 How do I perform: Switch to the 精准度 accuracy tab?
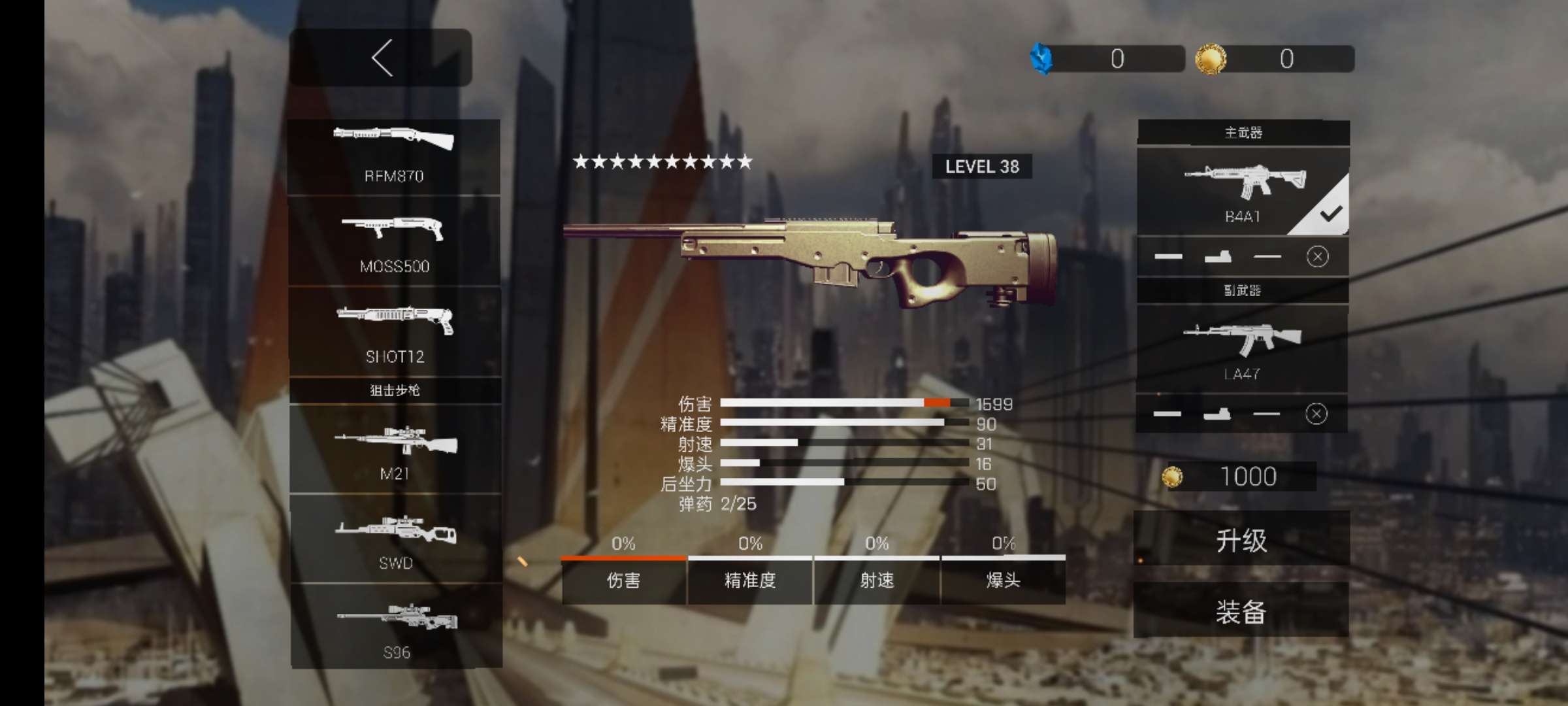(750, 580)
